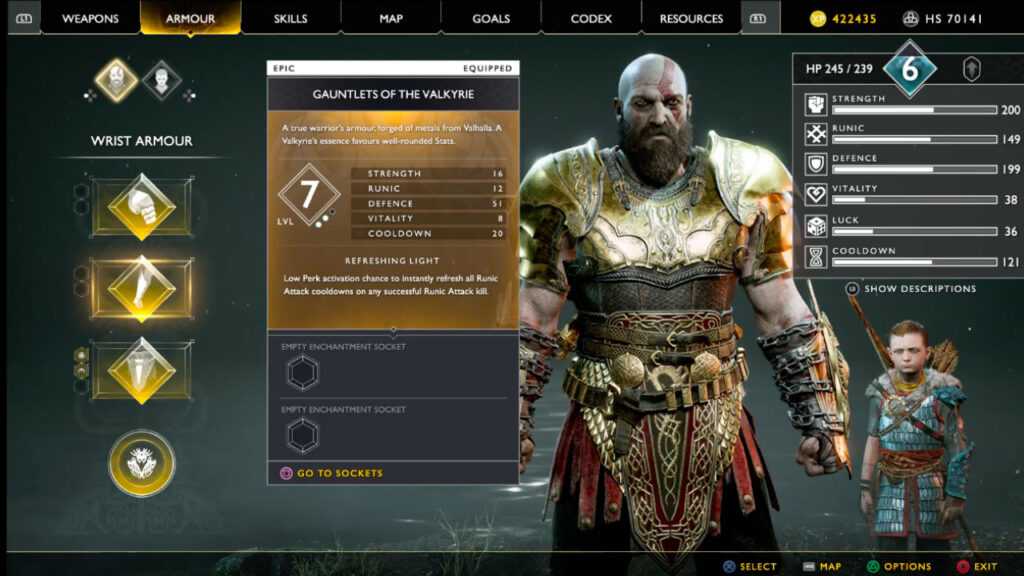Click the Luck dice stat icon

815,226
